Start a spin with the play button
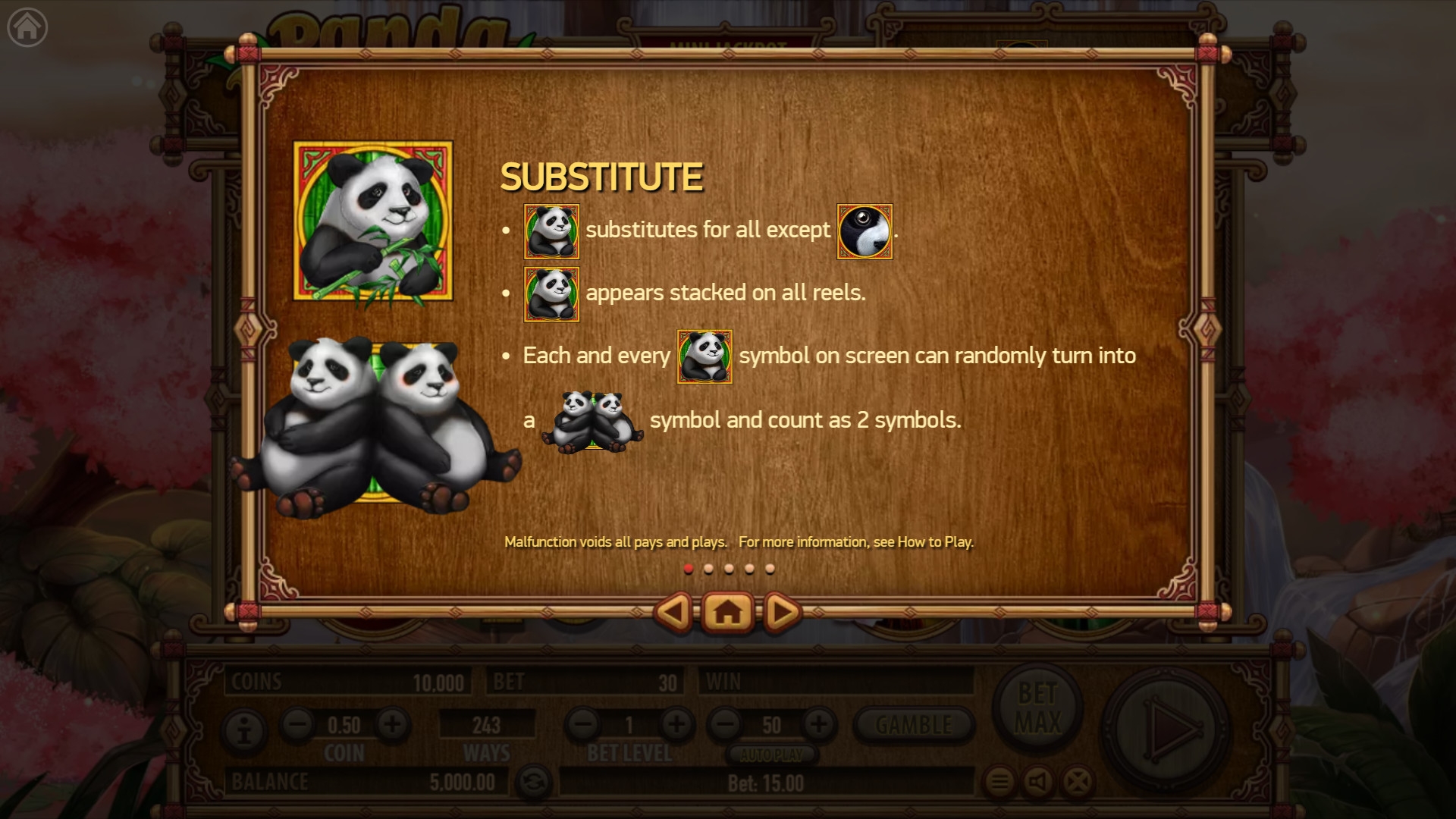The width and height of the screenshot is (1456, 819). (x=1166, y=730)
